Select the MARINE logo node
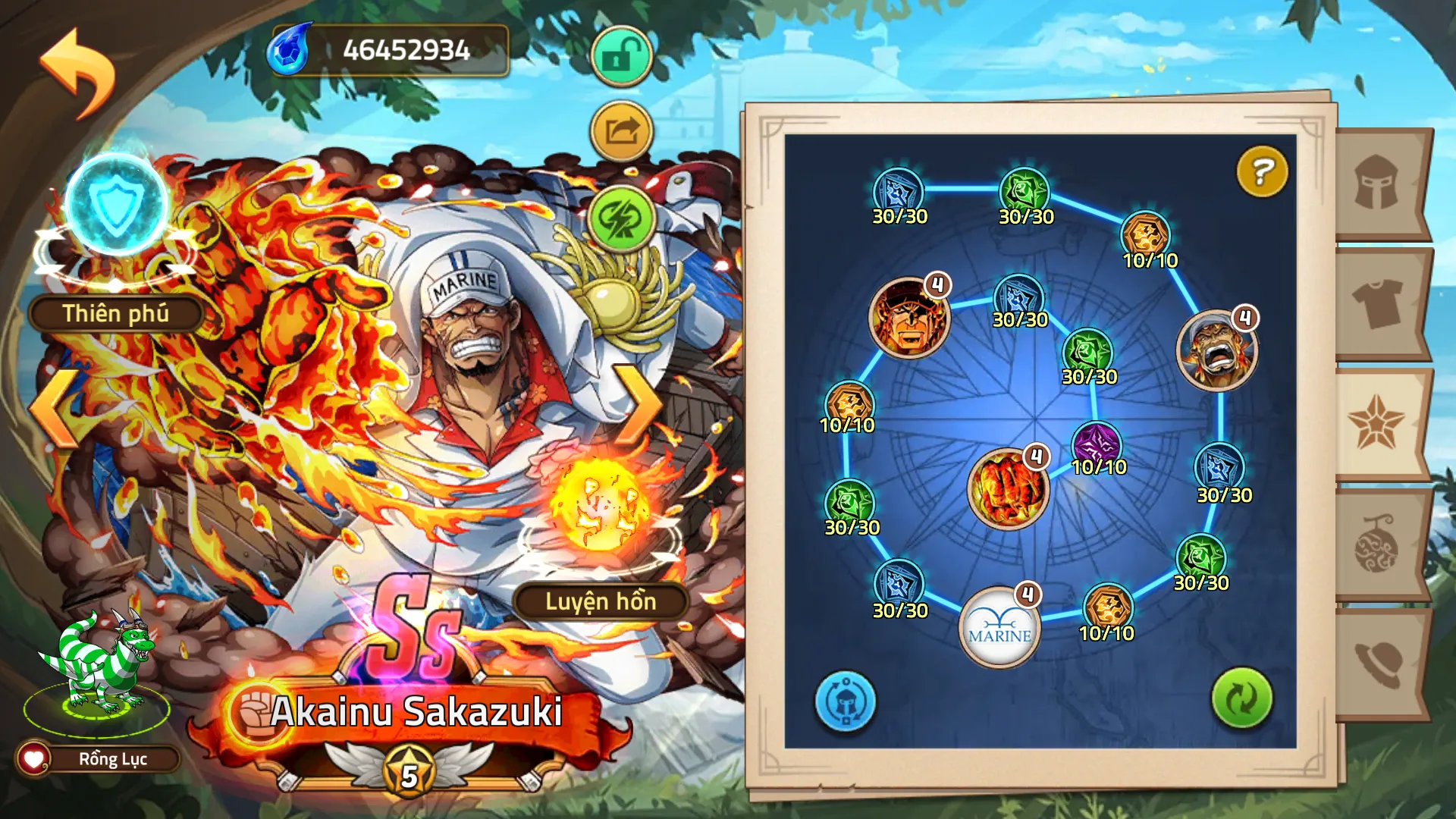1456x819 pixels. click(x=999, y=629)
